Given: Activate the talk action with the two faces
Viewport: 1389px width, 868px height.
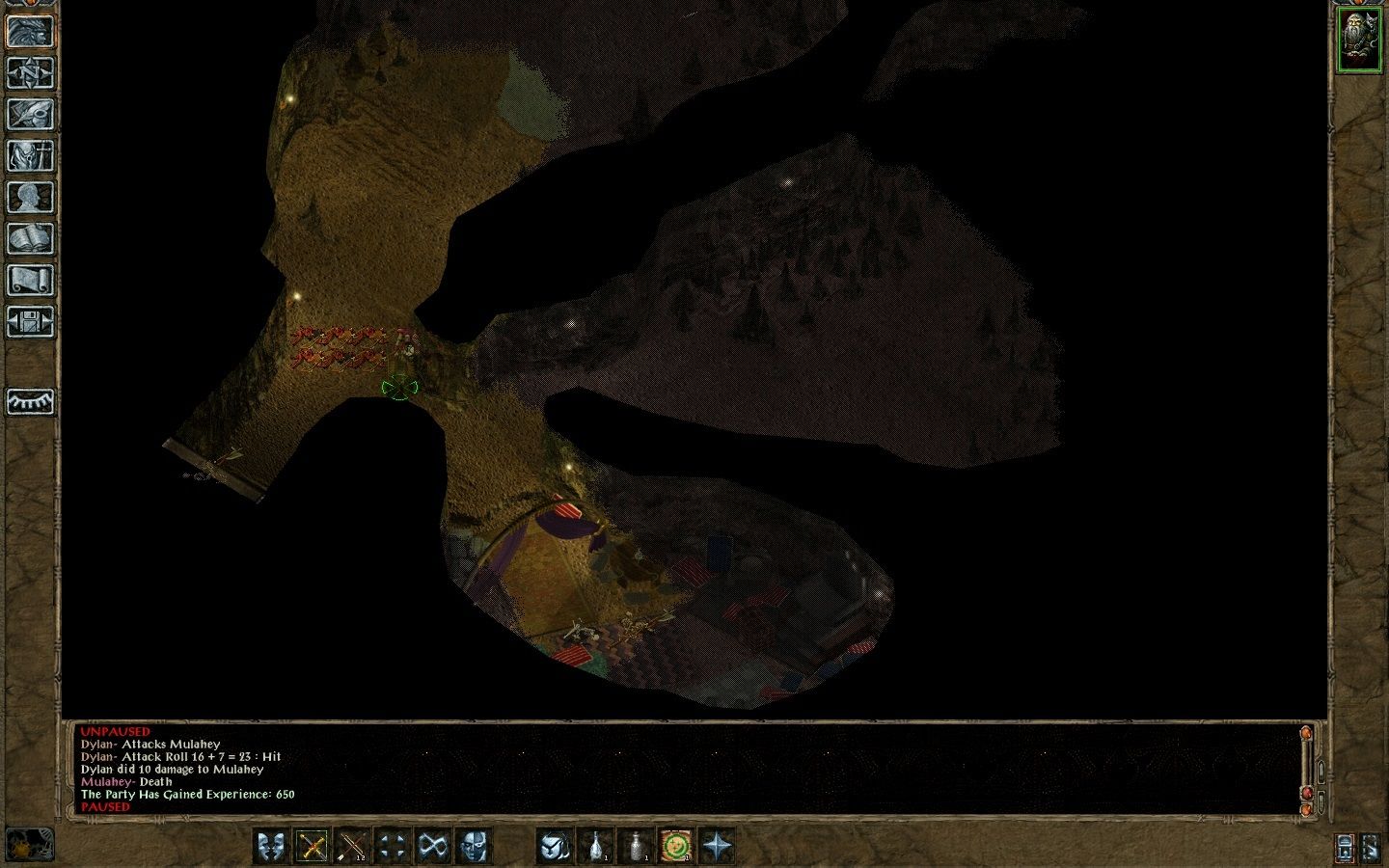Looking at the screenshot, I should click(x=271, y=847).
